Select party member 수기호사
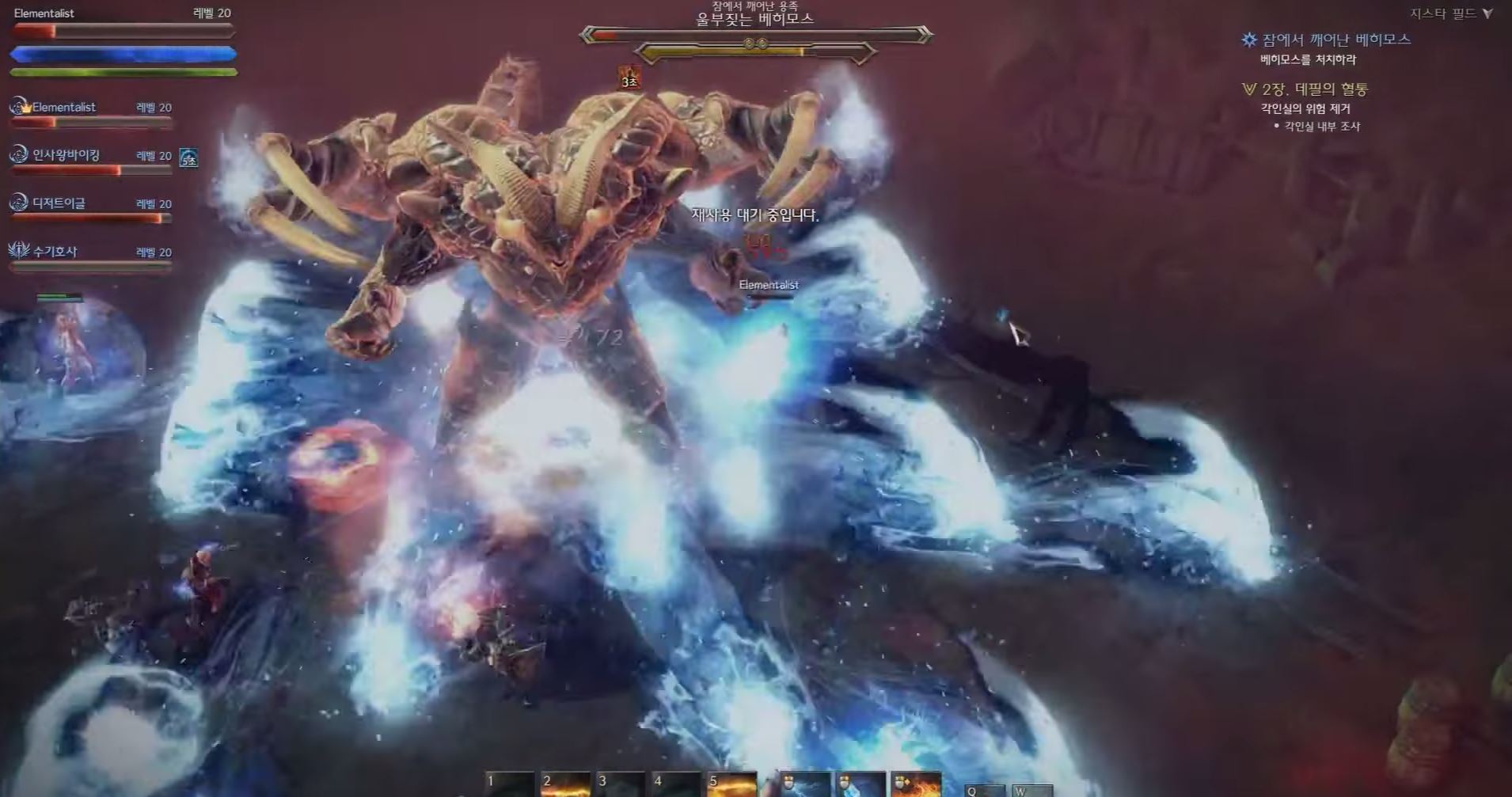This screenshot has width=1512, height=797. point(55,252)
